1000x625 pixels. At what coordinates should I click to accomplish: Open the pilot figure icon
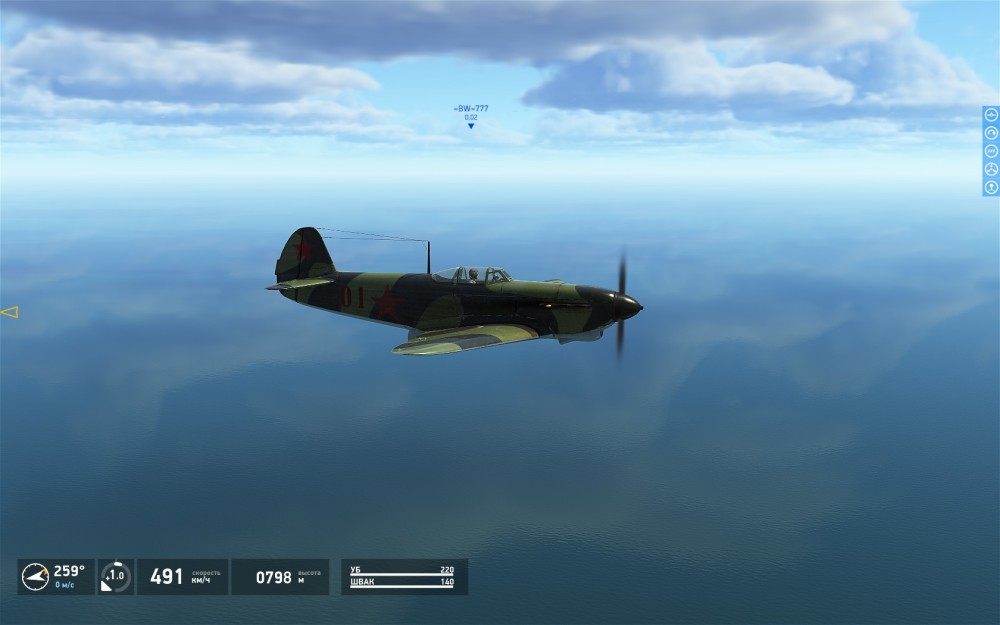click(x=991, y=187)
